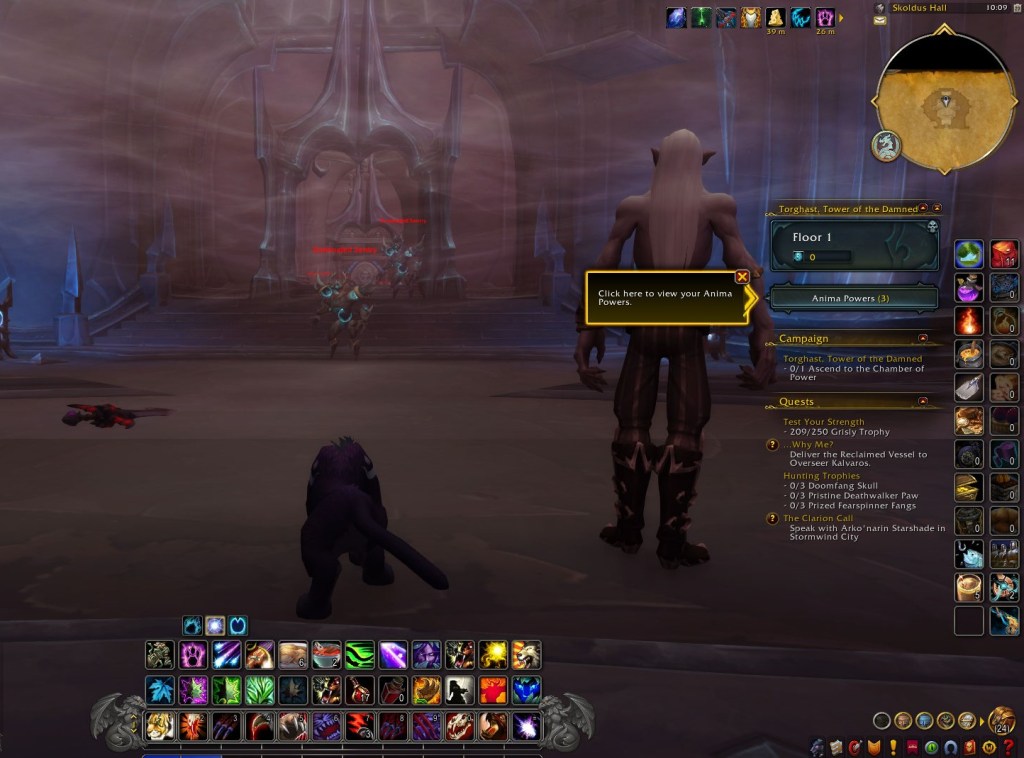Close the Anima Powers tutorial tooltip
Viewport: 1024px width, 758px height.
(x=742, y=277)
